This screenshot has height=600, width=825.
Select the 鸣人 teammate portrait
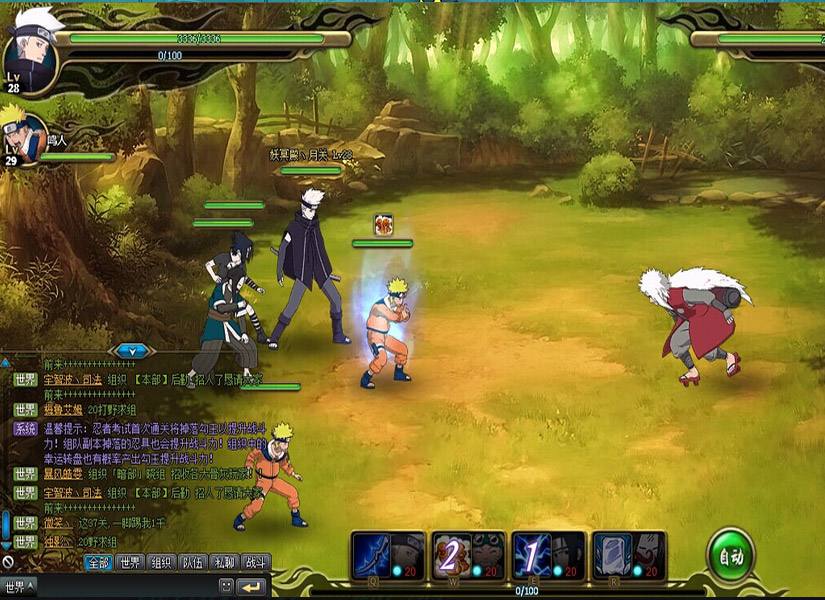[22, 135]
